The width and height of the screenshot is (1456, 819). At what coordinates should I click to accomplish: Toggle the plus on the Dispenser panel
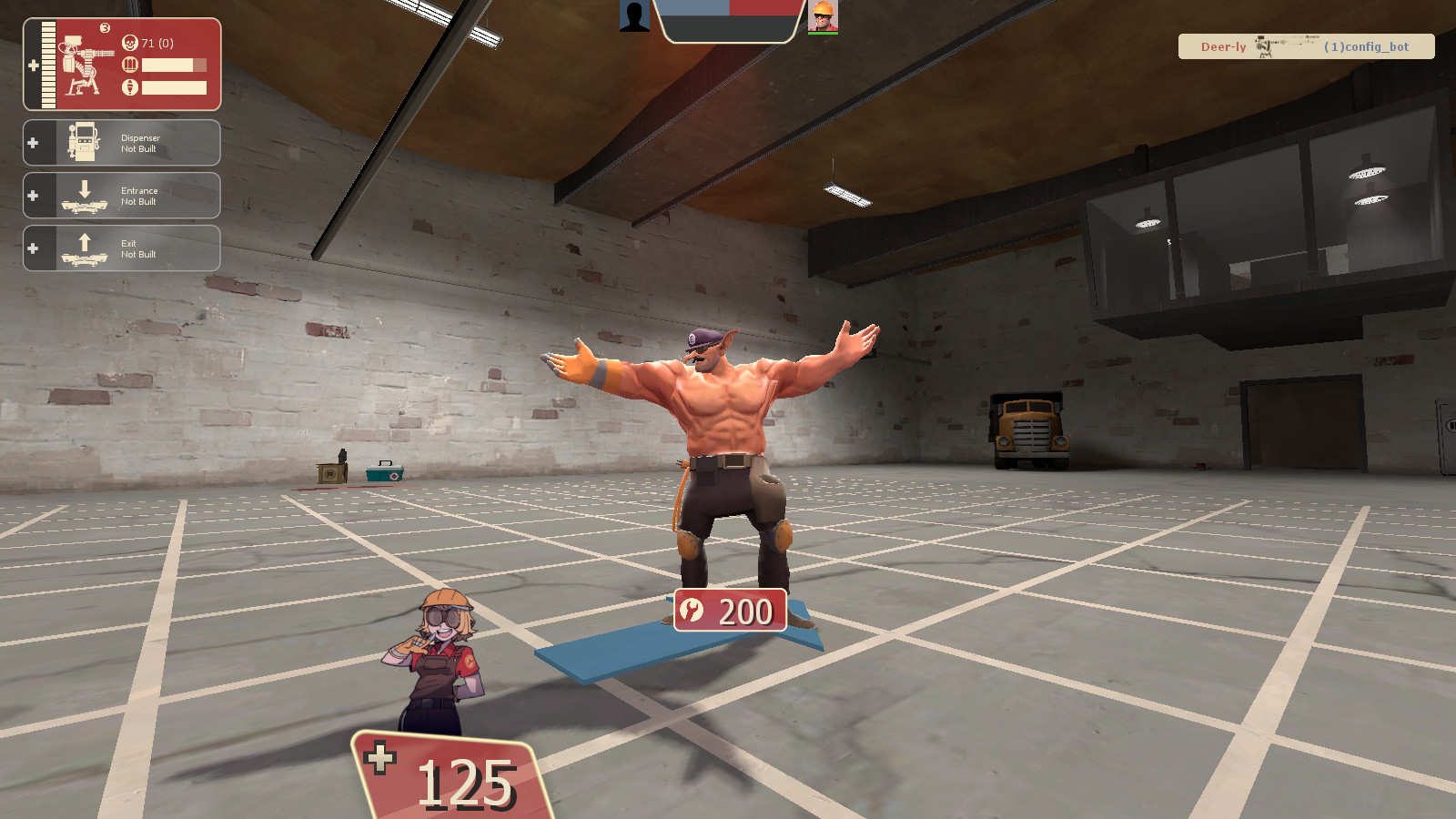pyautogui.click(x=35, y=142)
